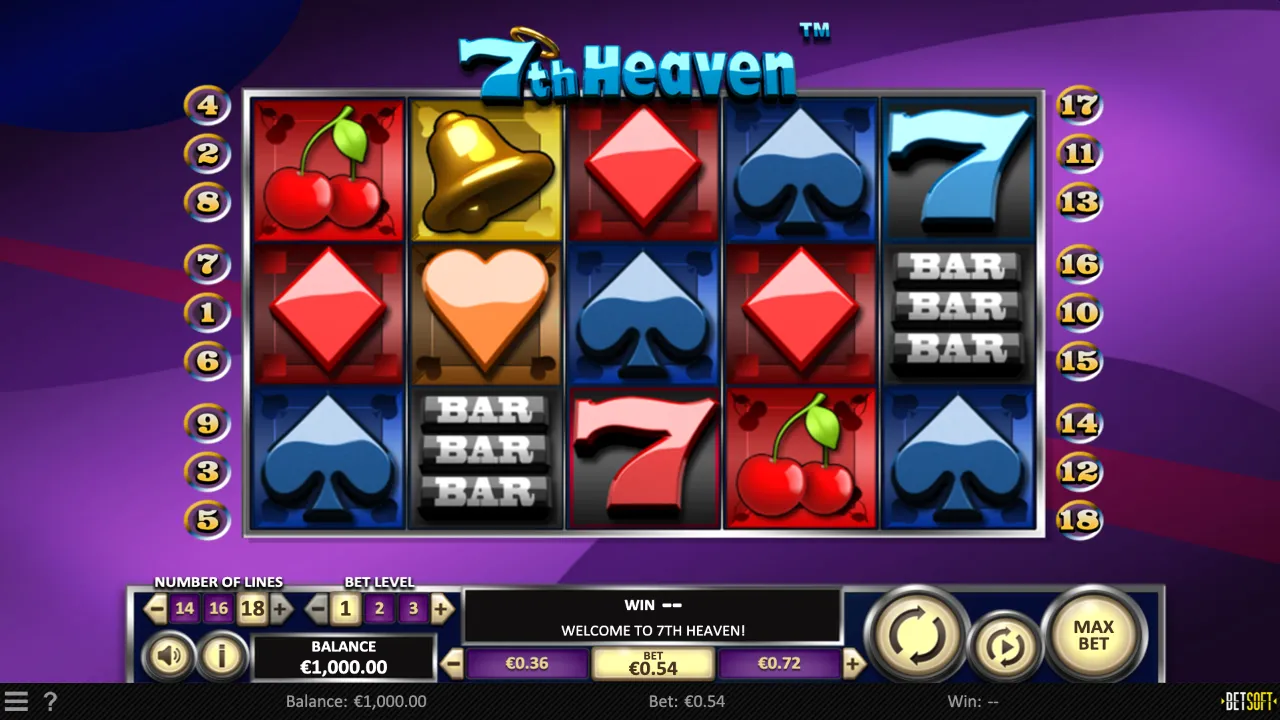Click the plus arrow to raise the coin value
This screenshot has width=1280, height=720.
pyautogui.click(x=852, y=662)
